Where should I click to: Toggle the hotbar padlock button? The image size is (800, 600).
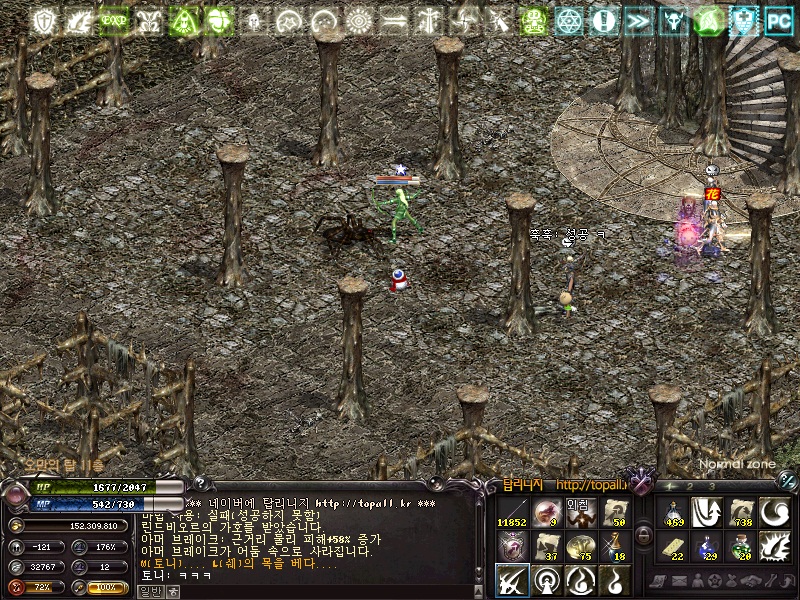point(645,534)
